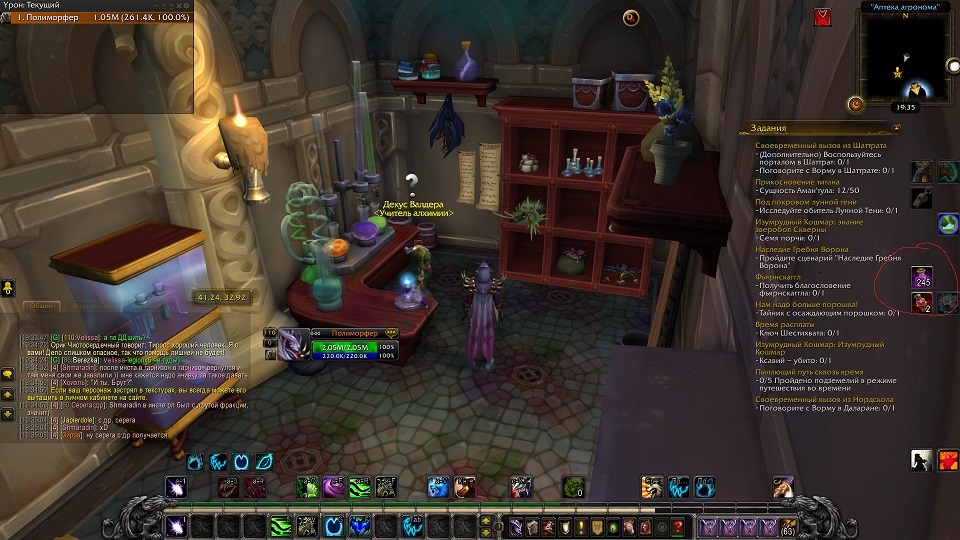The width and height of the screenshot is (960, 540).
Task: Open the chat speech bubble menu
Action: pyautogui.click(x=7, y=374)
